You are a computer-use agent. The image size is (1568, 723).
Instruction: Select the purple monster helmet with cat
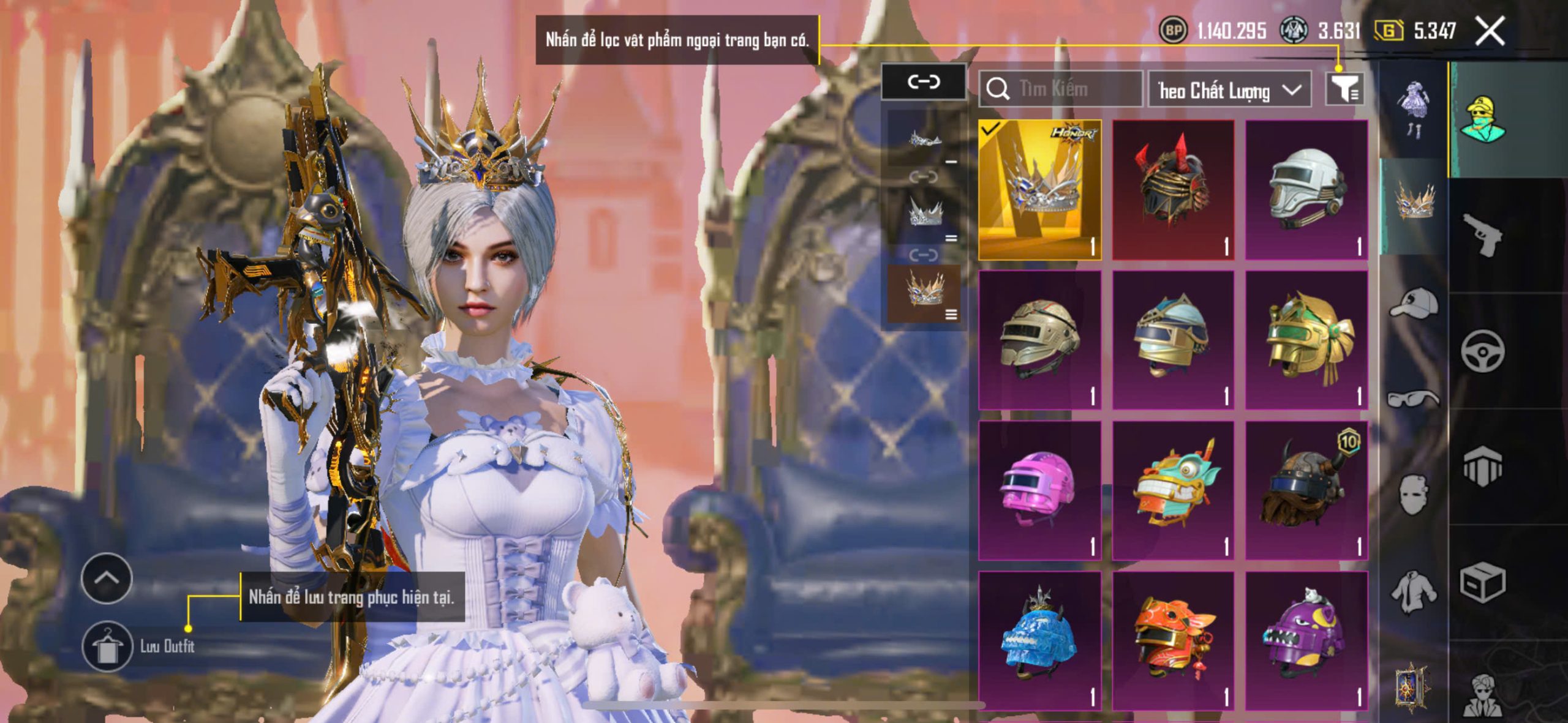tap(1306, 640)
